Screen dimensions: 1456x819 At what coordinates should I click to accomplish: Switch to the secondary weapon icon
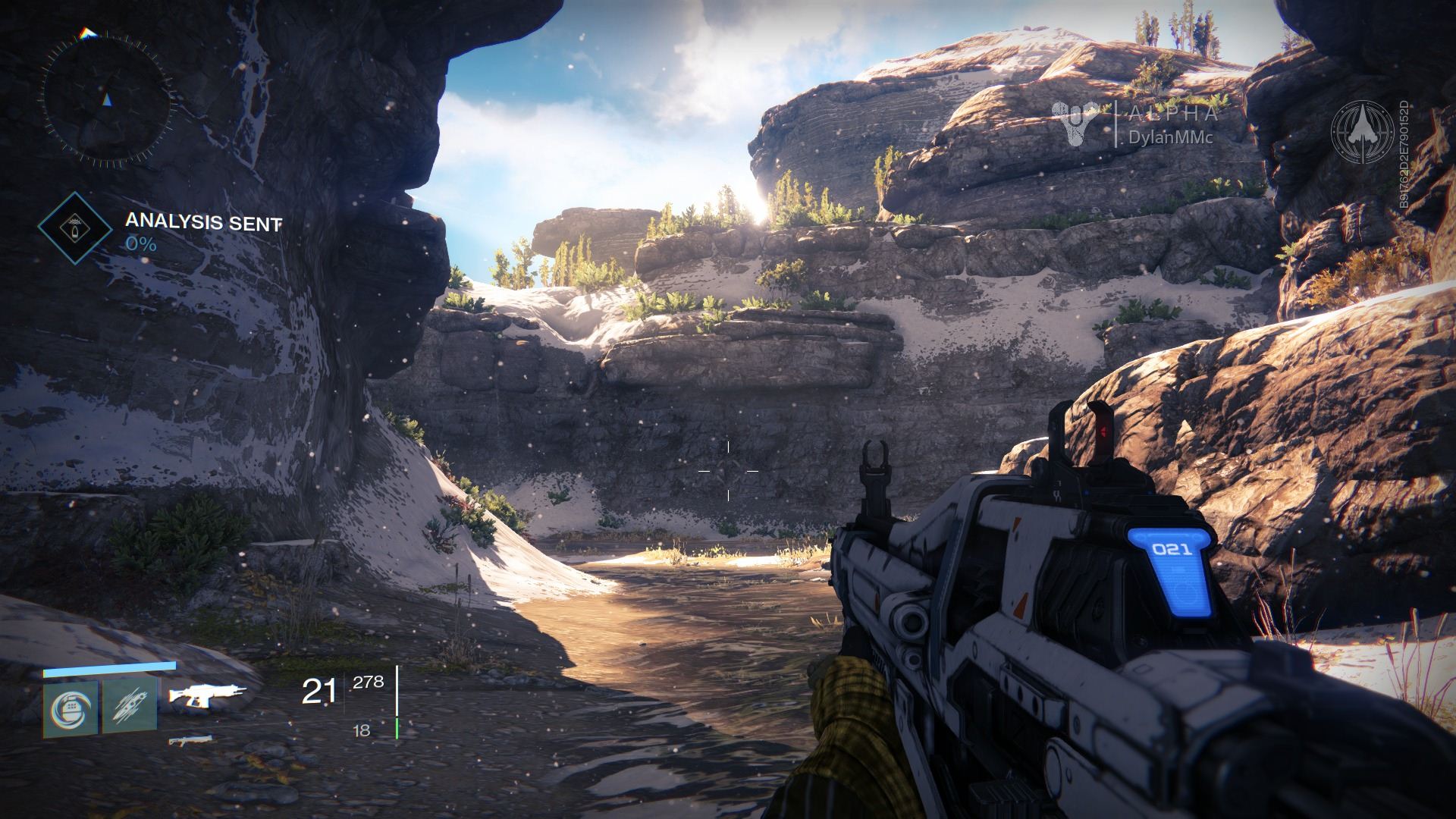tap(190, 739)
